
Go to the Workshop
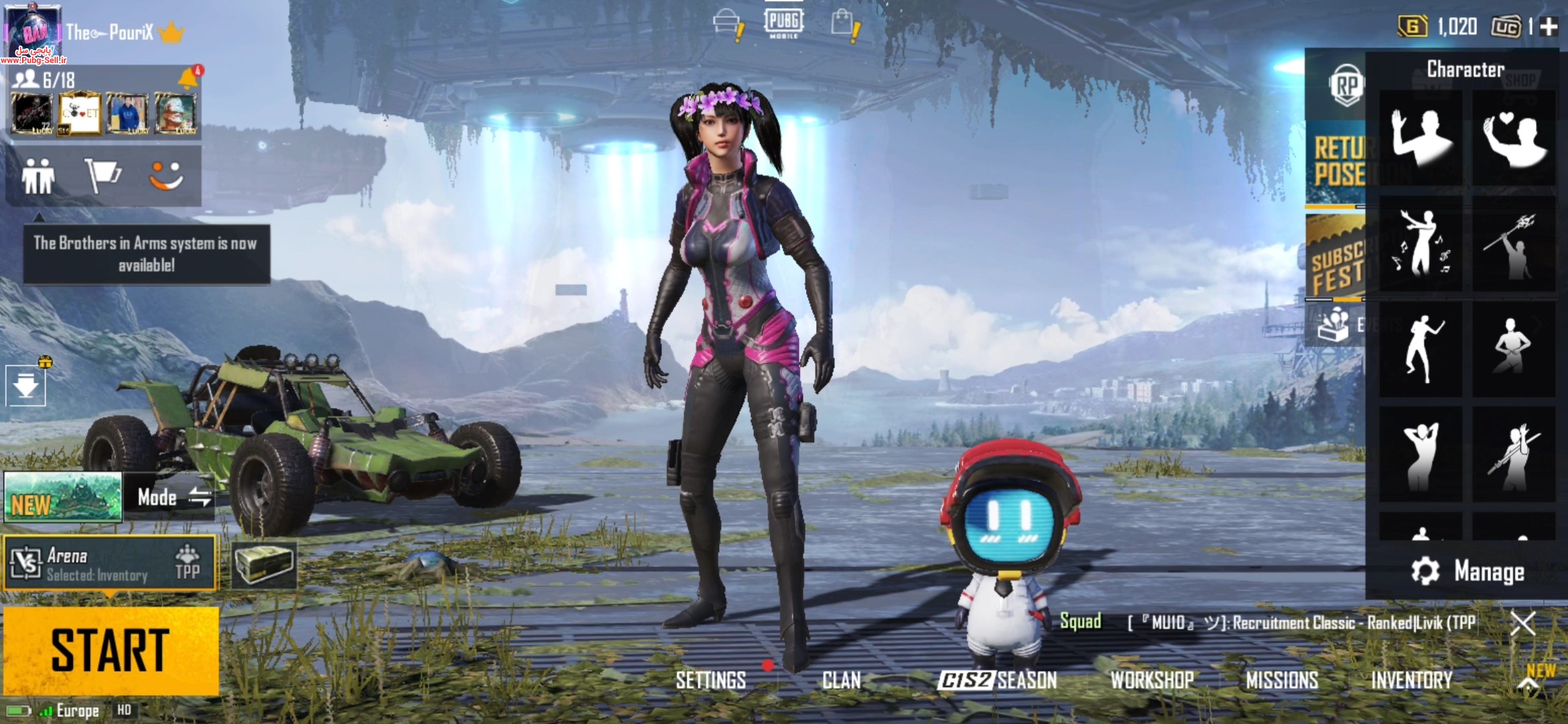coord(1152,680)
